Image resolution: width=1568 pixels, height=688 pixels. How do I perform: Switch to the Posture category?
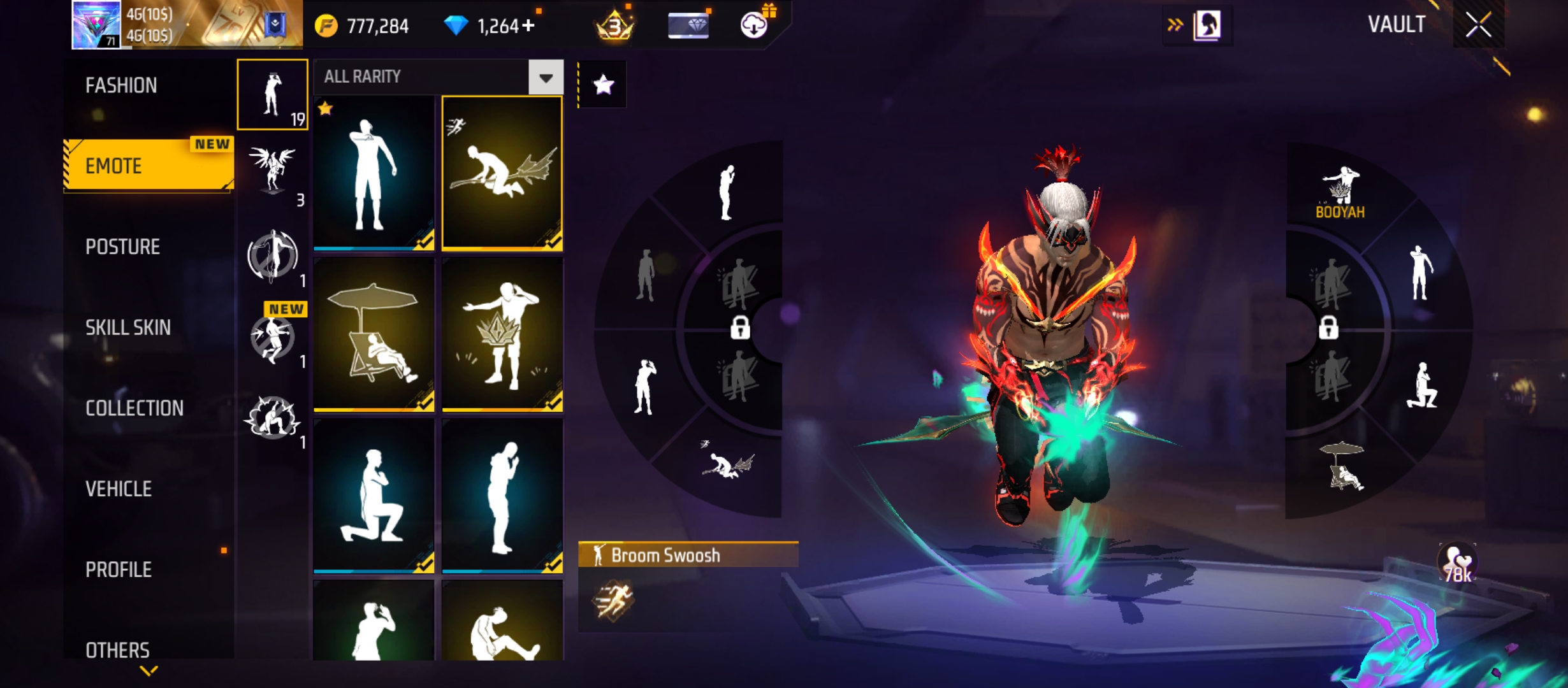[x=122, y=247]
